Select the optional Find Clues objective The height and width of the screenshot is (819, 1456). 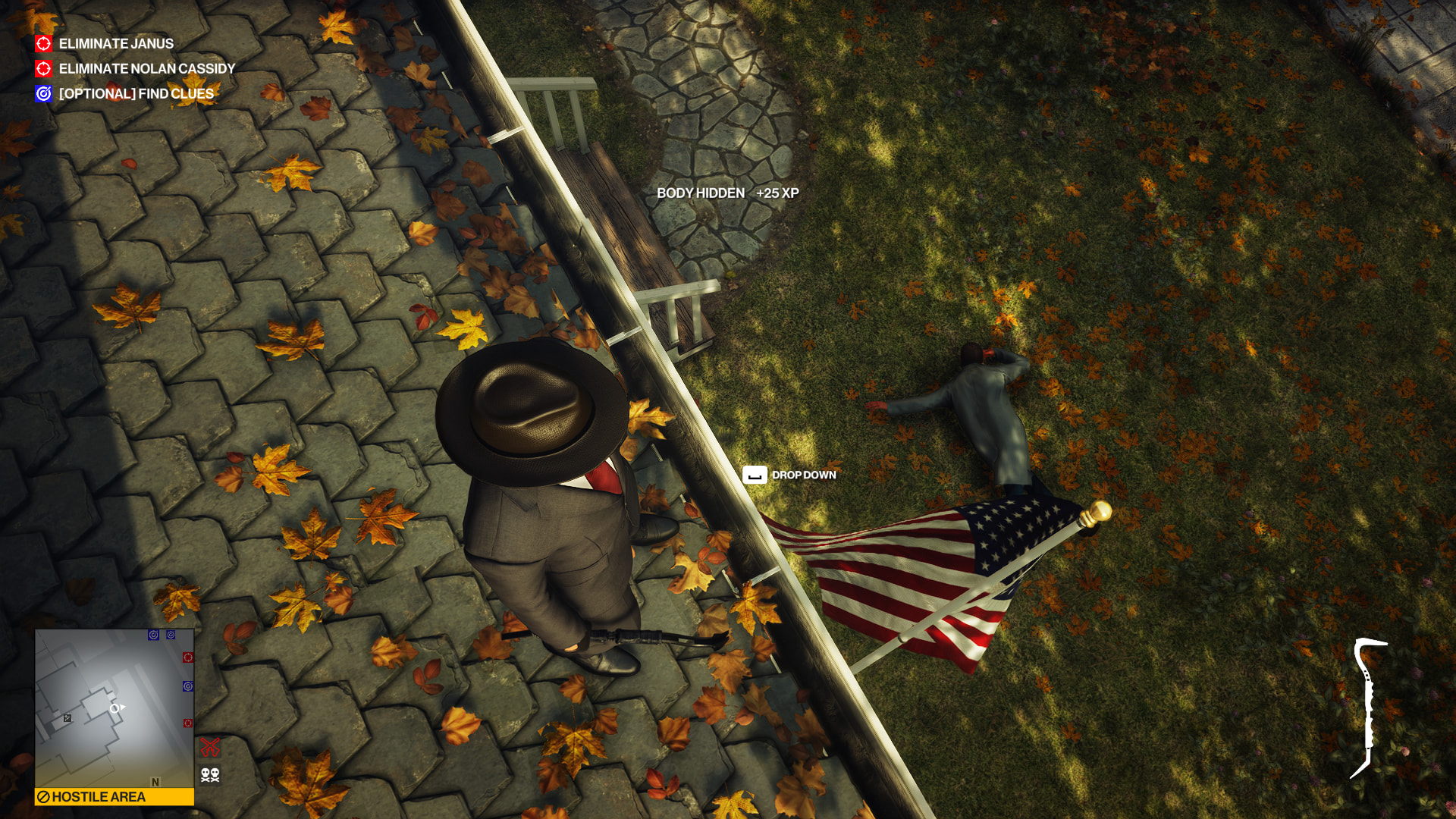(136, 94)
